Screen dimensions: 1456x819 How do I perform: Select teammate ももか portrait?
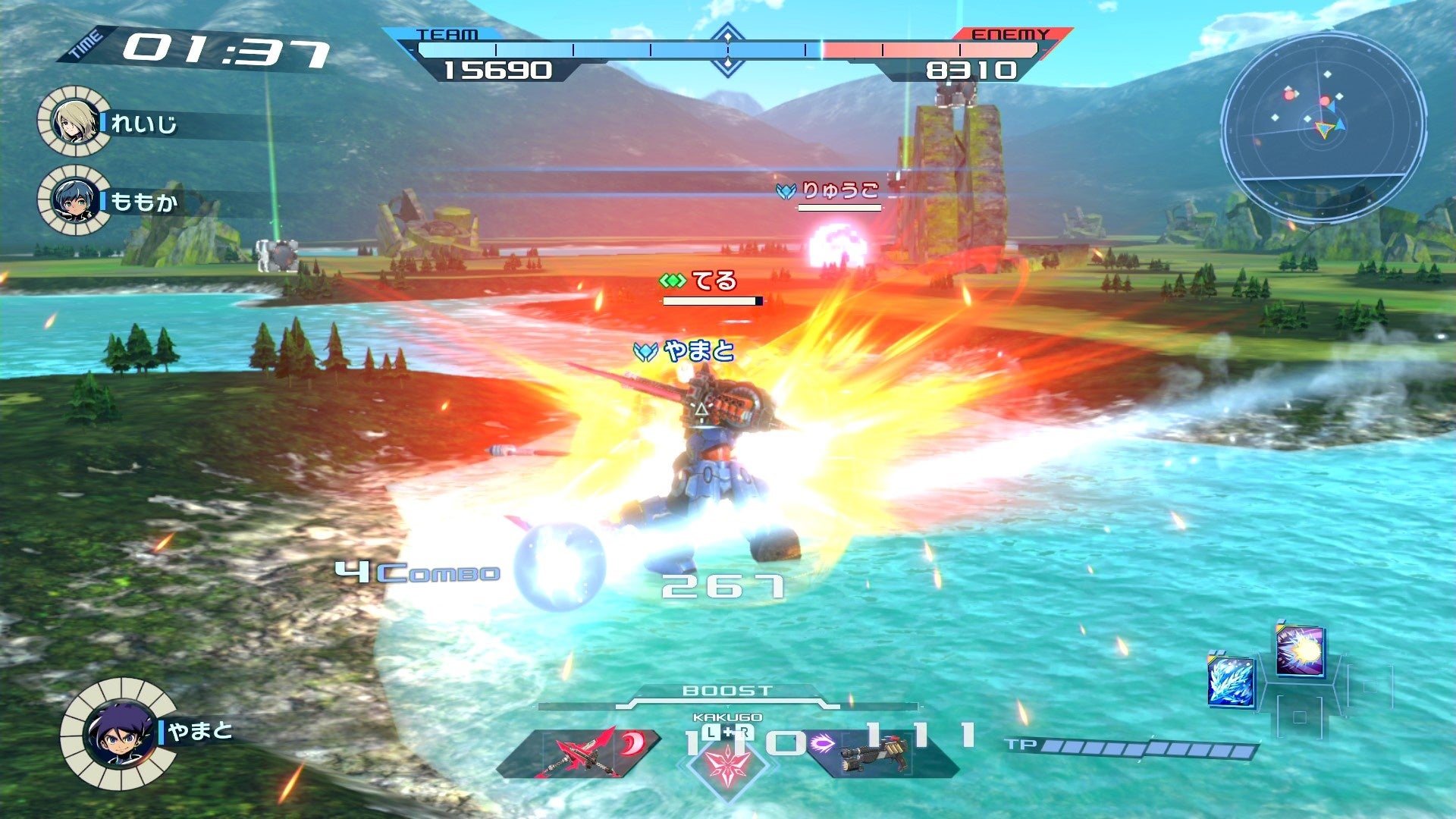pyautogui.click(x=74, y=200)
